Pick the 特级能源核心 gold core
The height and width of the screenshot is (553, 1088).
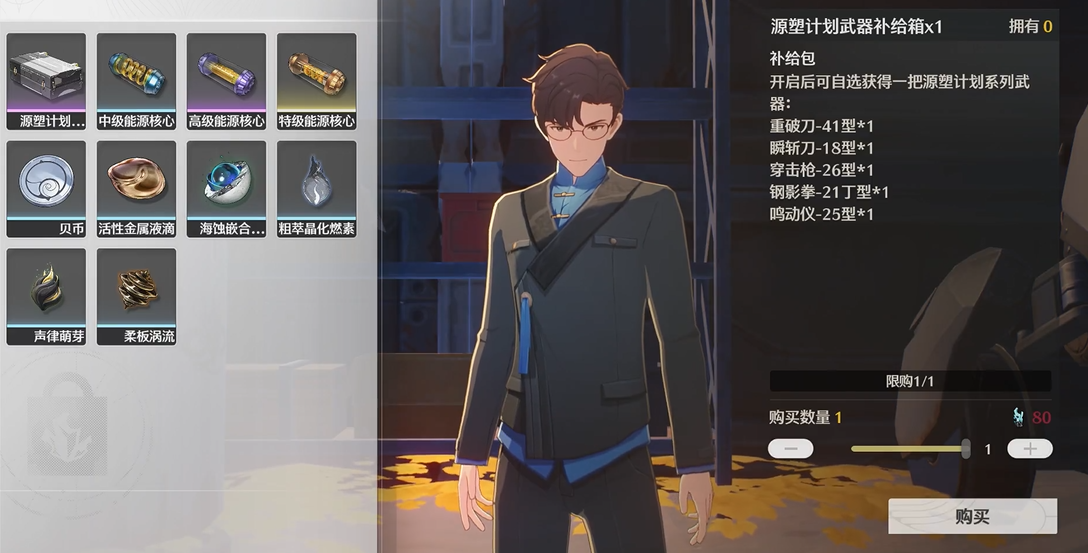tap(316, 81)
